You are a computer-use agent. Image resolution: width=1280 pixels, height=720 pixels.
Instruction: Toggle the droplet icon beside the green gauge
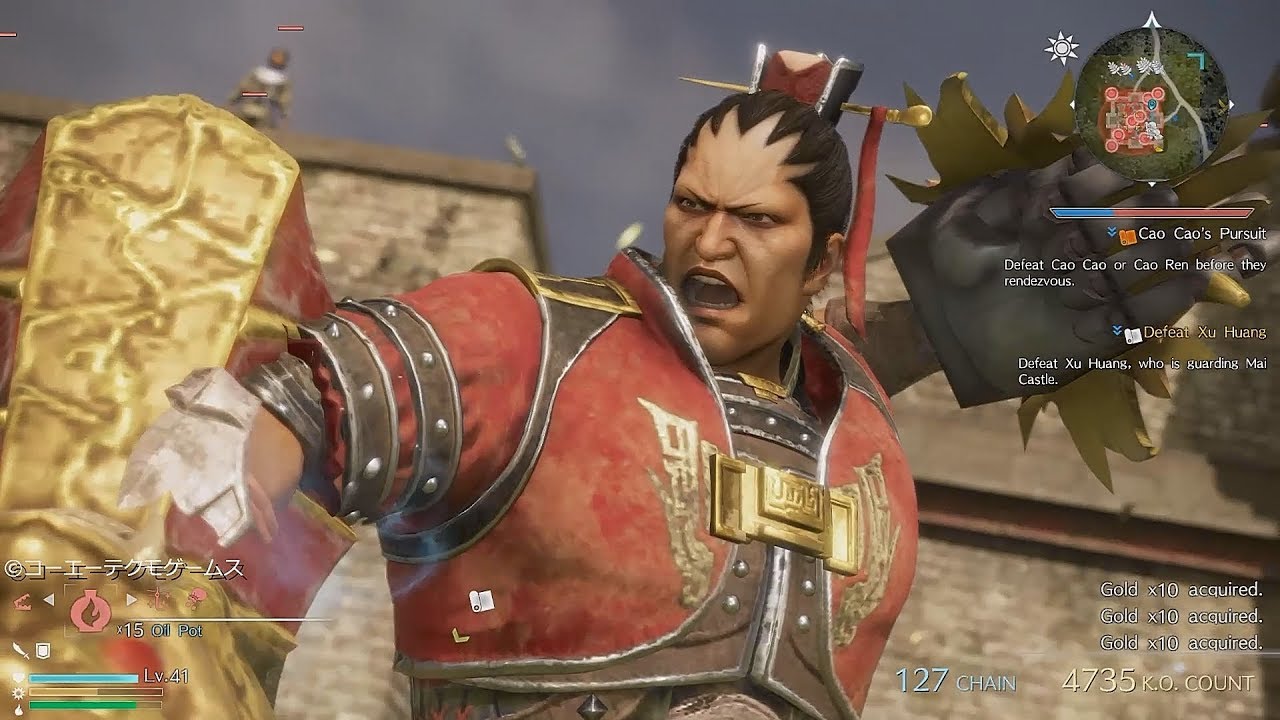click(x=18, y=710)
